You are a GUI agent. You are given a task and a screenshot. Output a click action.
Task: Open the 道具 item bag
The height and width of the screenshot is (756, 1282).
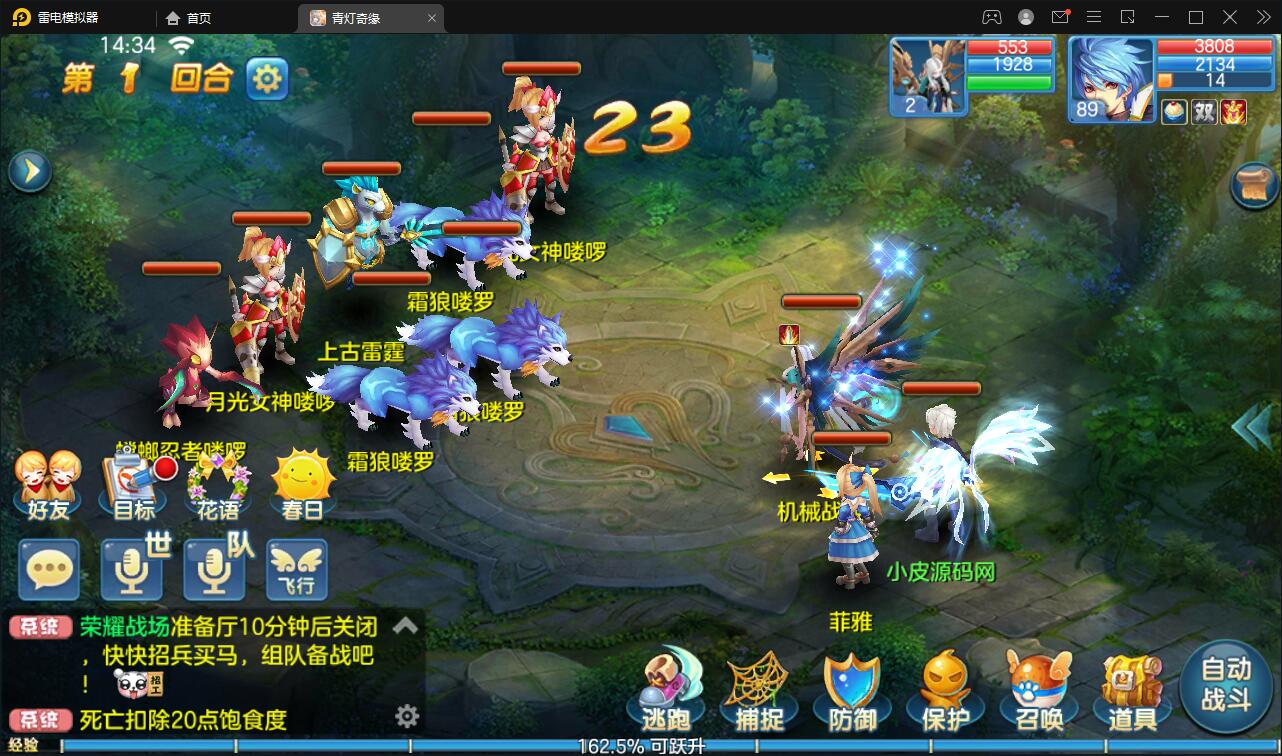1129,688
